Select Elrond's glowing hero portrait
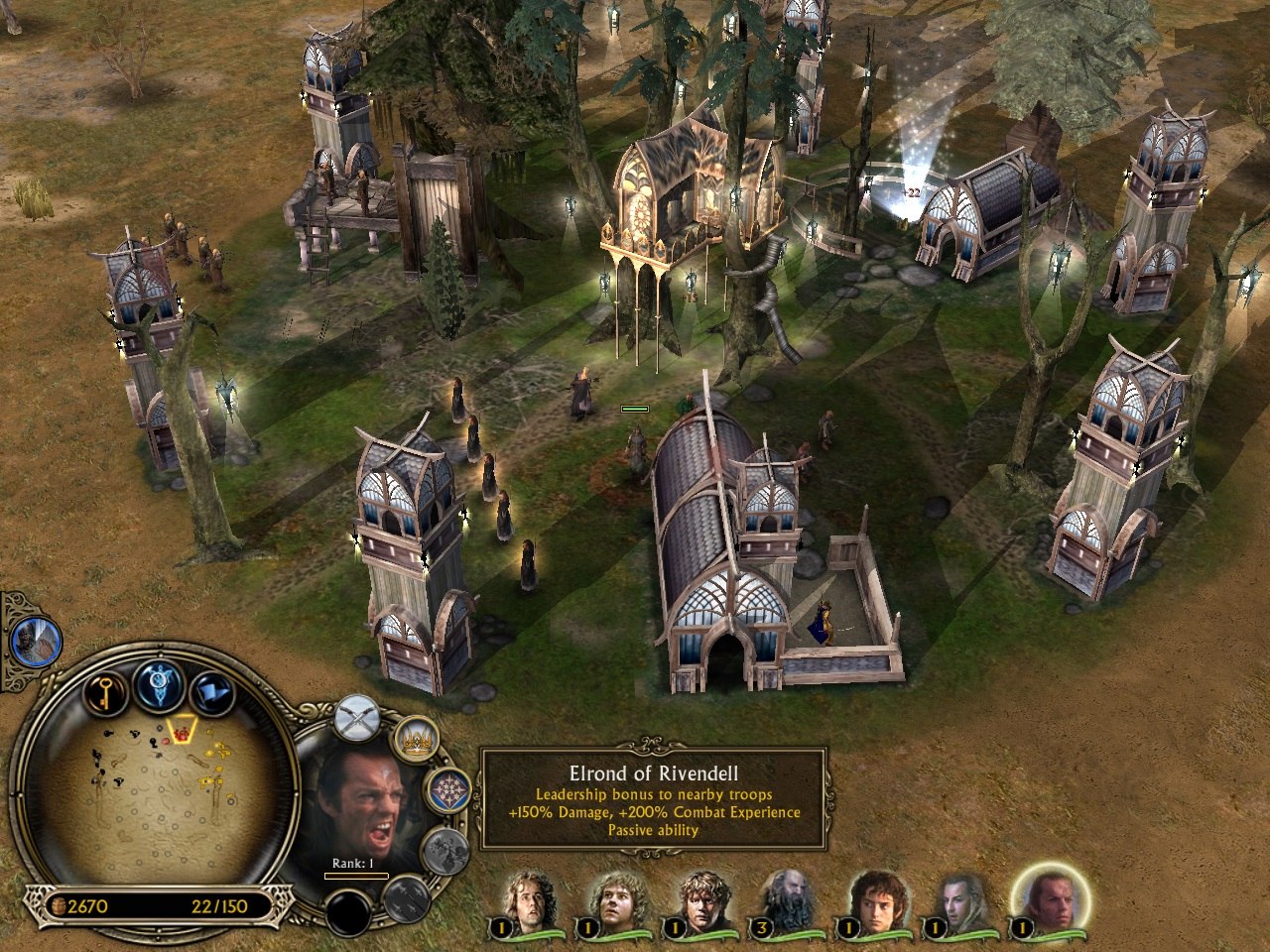The width and height of the screenshot is (1270, 952). tap(1049, 902)
